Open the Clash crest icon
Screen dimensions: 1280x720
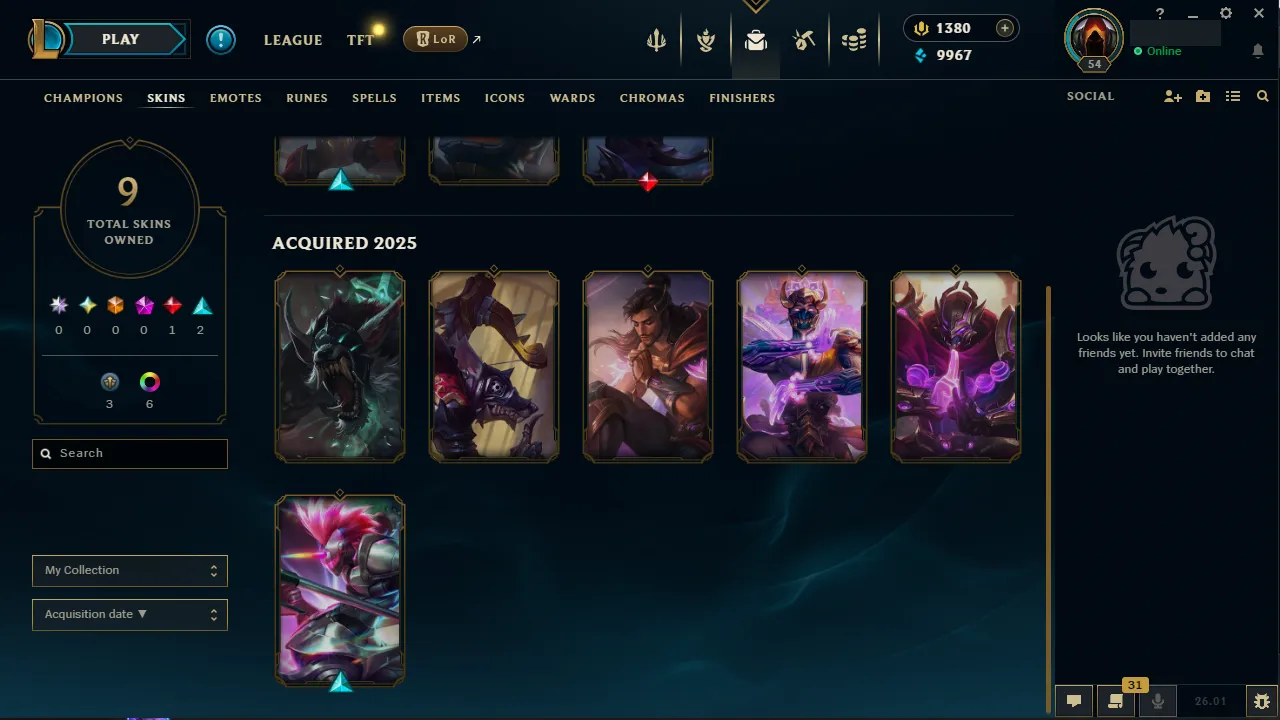click(706, 40)
